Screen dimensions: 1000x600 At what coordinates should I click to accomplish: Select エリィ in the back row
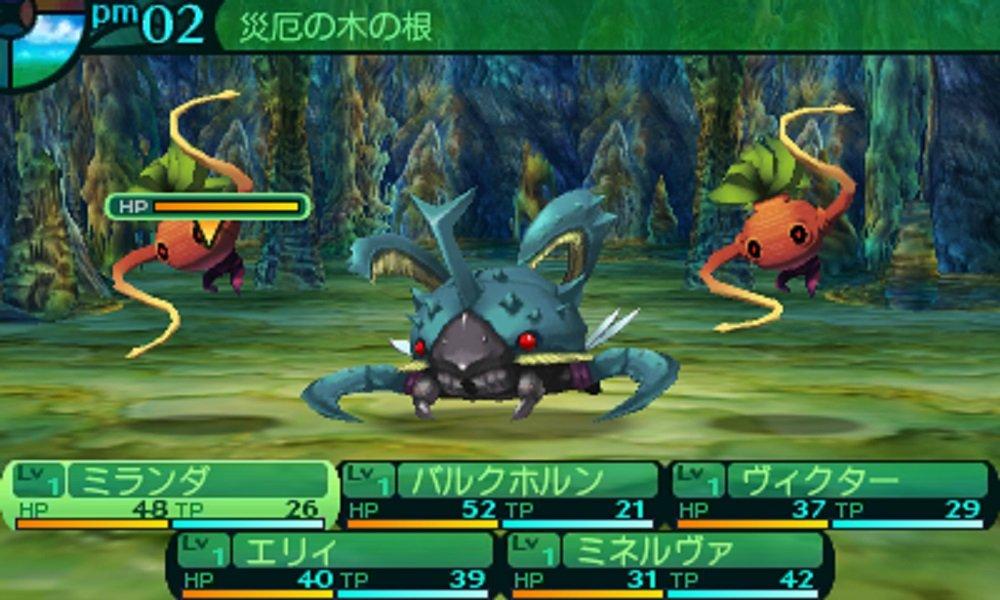[x=336, y=565]
